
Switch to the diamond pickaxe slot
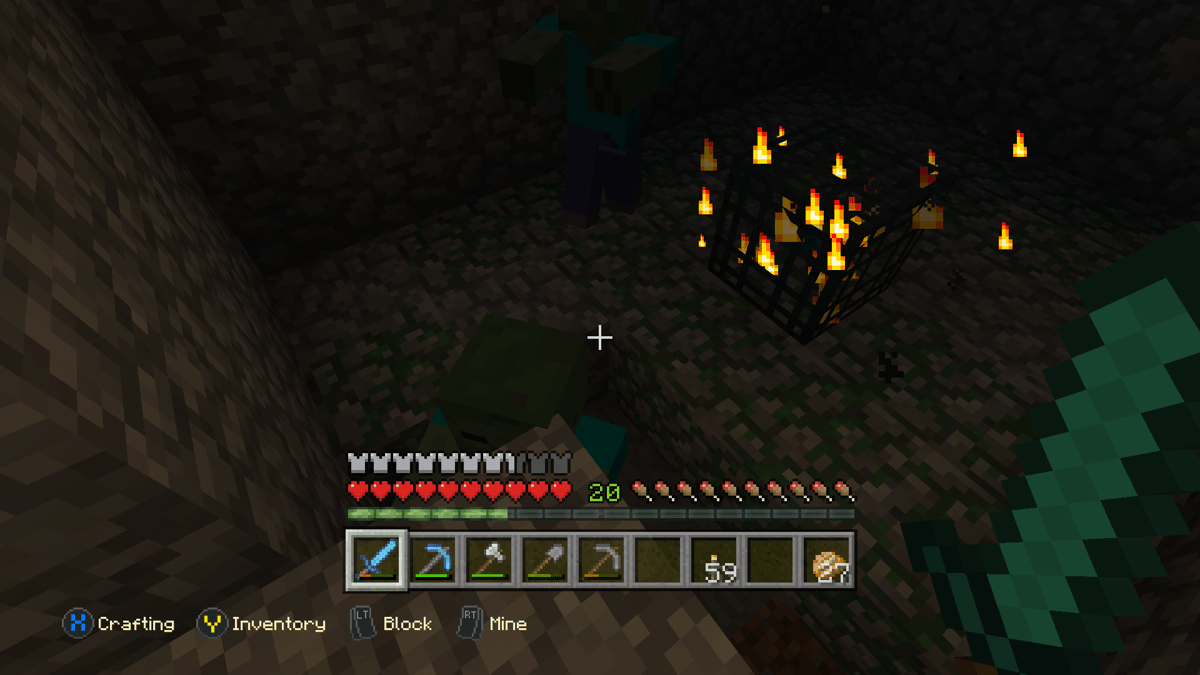[433, 560]
